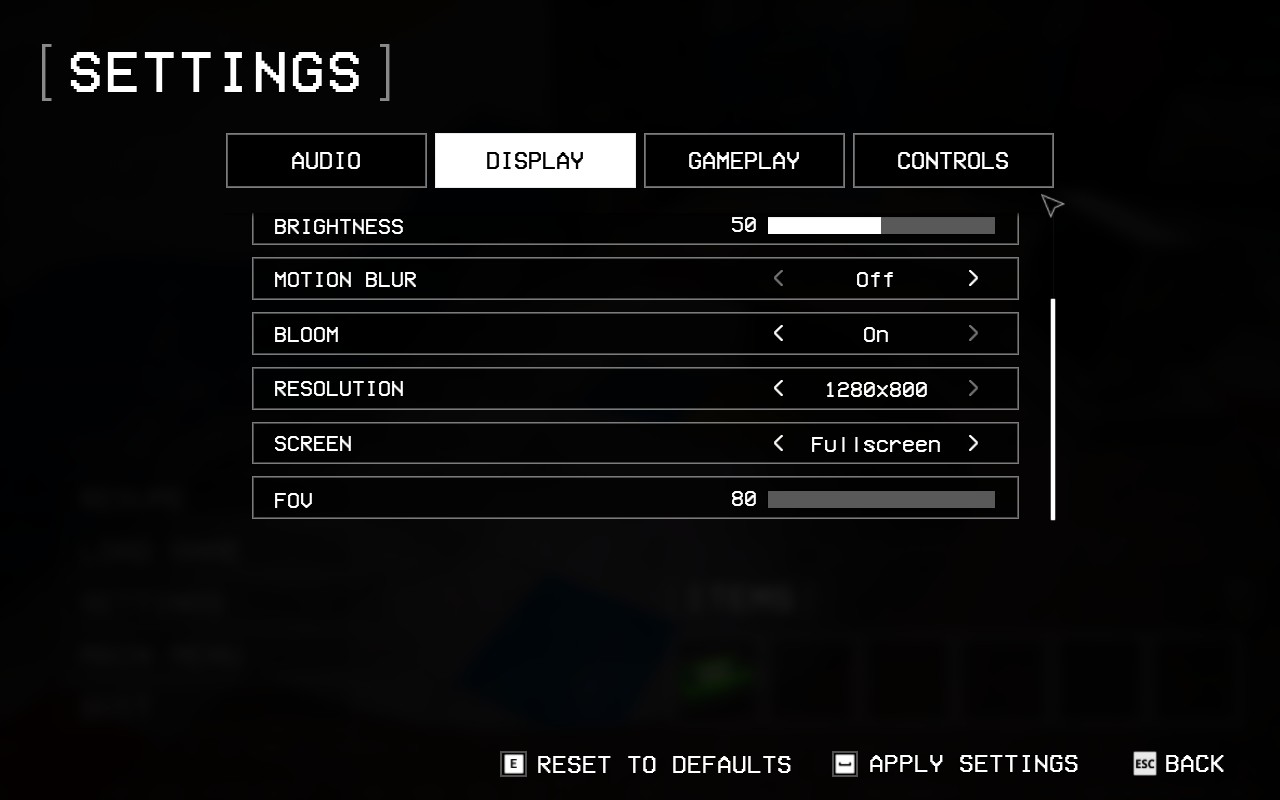Screen dimensions: 1280x800
Task: Reset to Defaults
Action: (x=647, y=765)
